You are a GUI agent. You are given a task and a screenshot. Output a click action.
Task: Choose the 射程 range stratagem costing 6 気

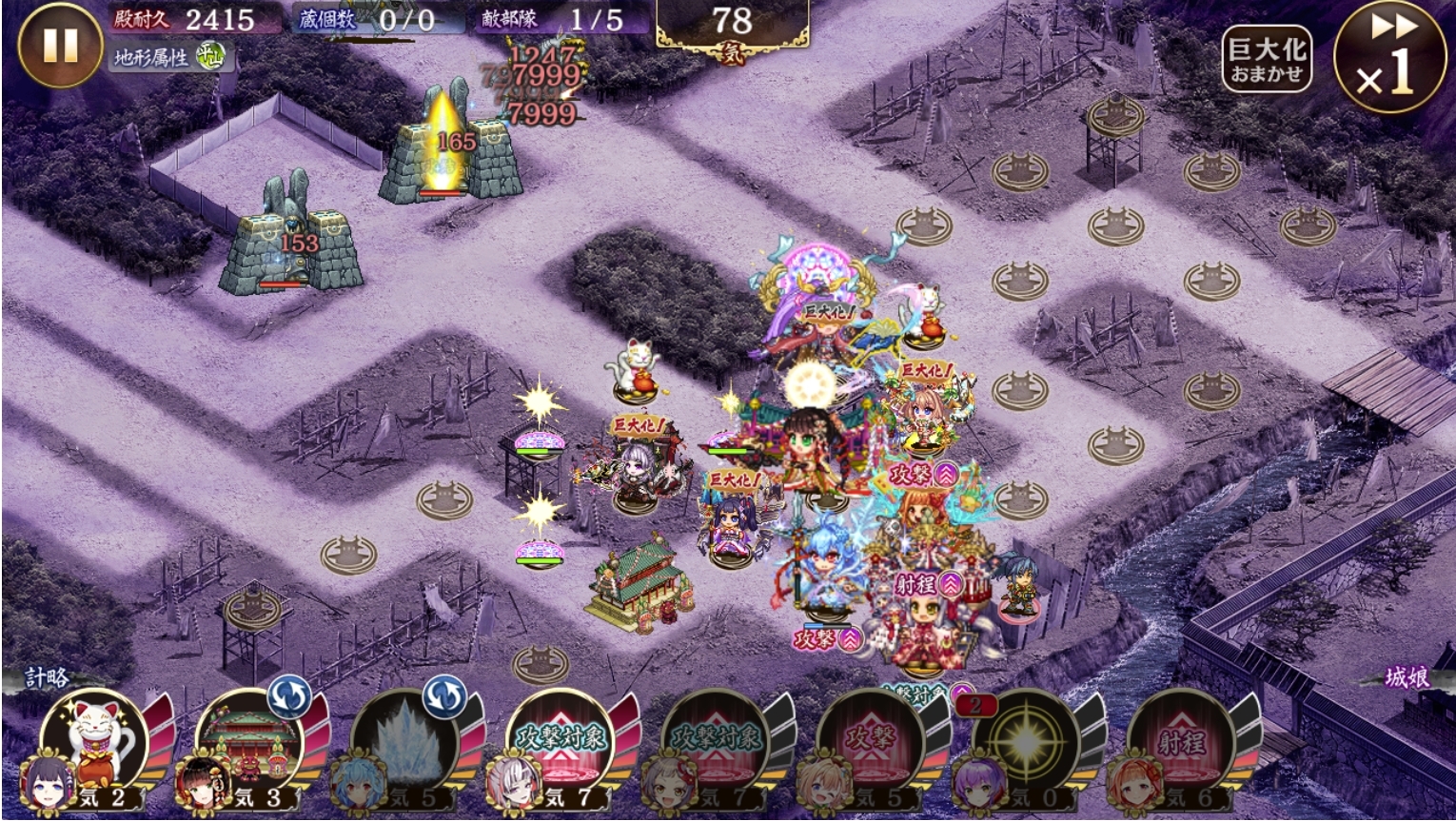coord(1180,742)
